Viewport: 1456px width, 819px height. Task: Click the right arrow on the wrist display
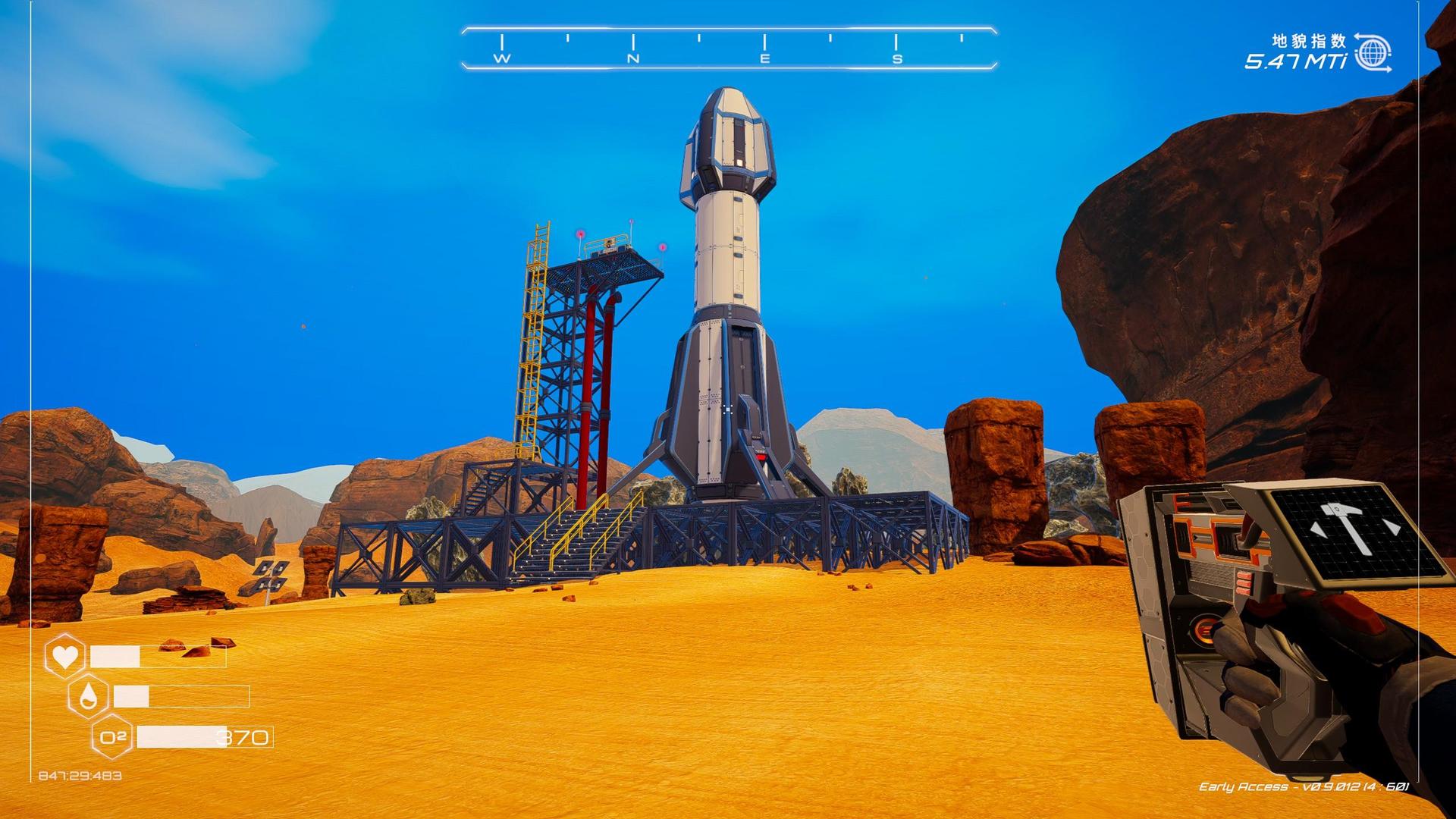[x=1393, y=527]
